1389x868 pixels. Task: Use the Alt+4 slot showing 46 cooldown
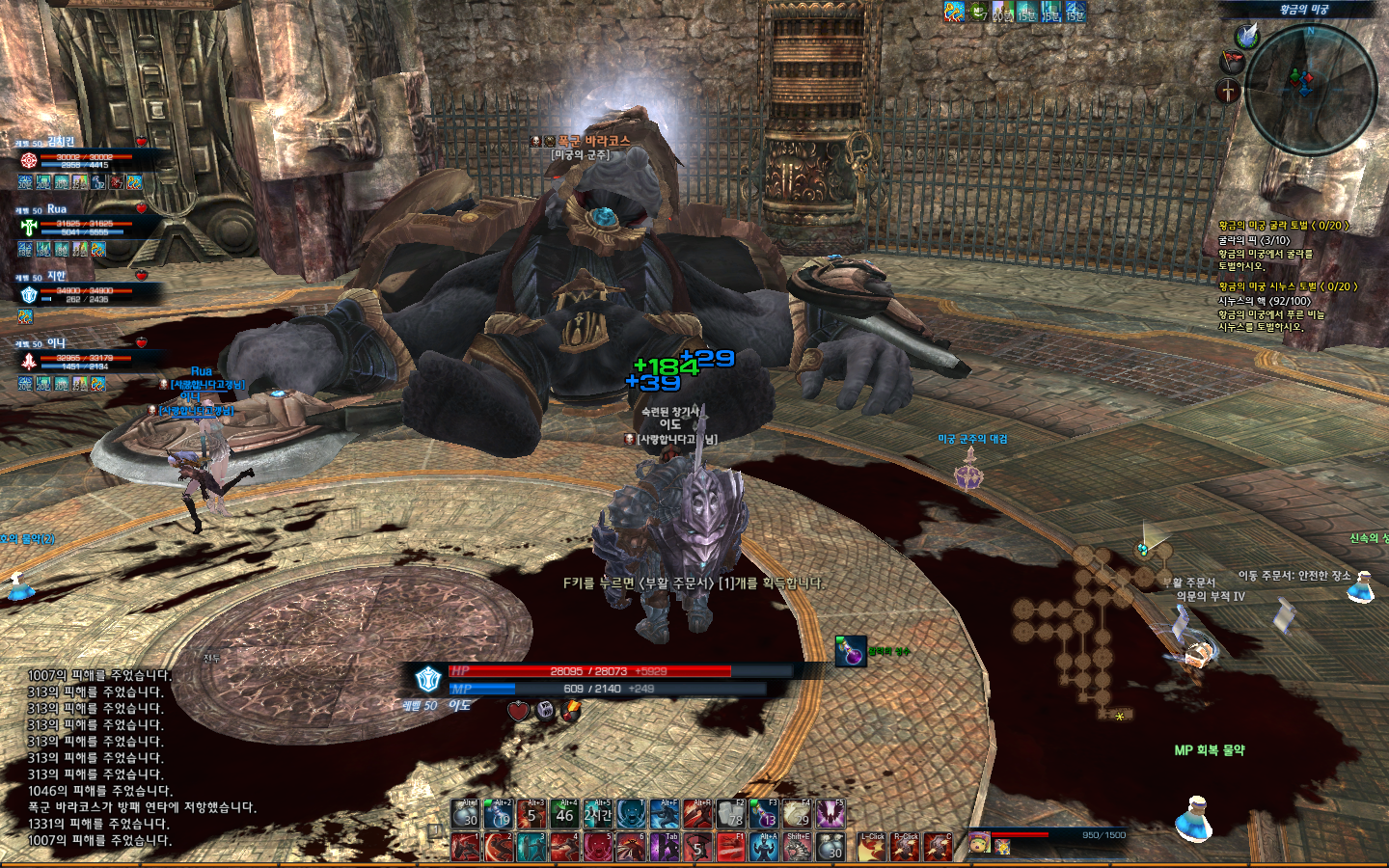click(x=565, y=814)
